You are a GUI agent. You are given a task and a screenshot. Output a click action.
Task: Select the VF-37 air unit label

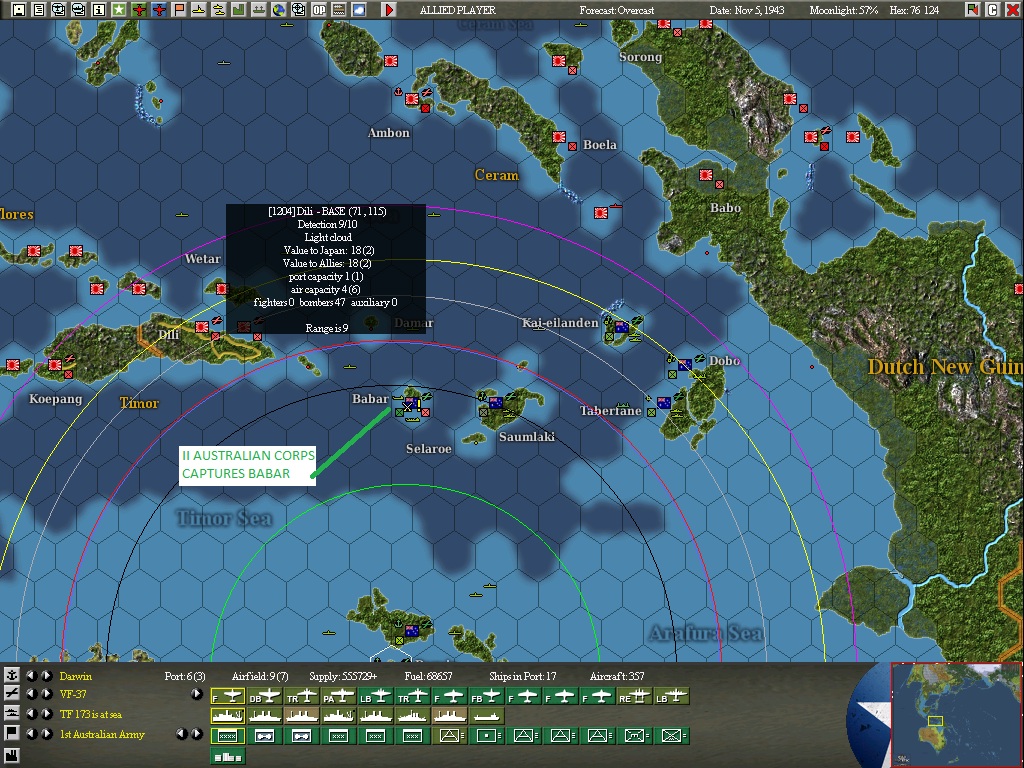pos(73,694)
